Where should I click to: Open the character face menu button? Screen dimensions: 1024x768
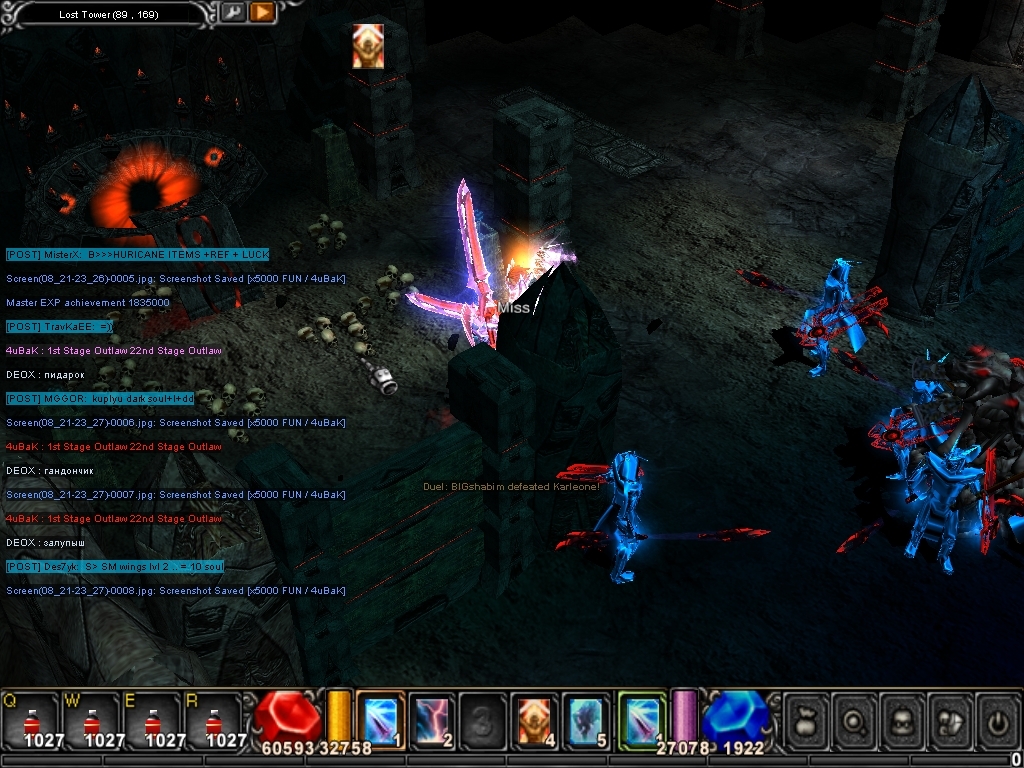(x=904, y=718)
